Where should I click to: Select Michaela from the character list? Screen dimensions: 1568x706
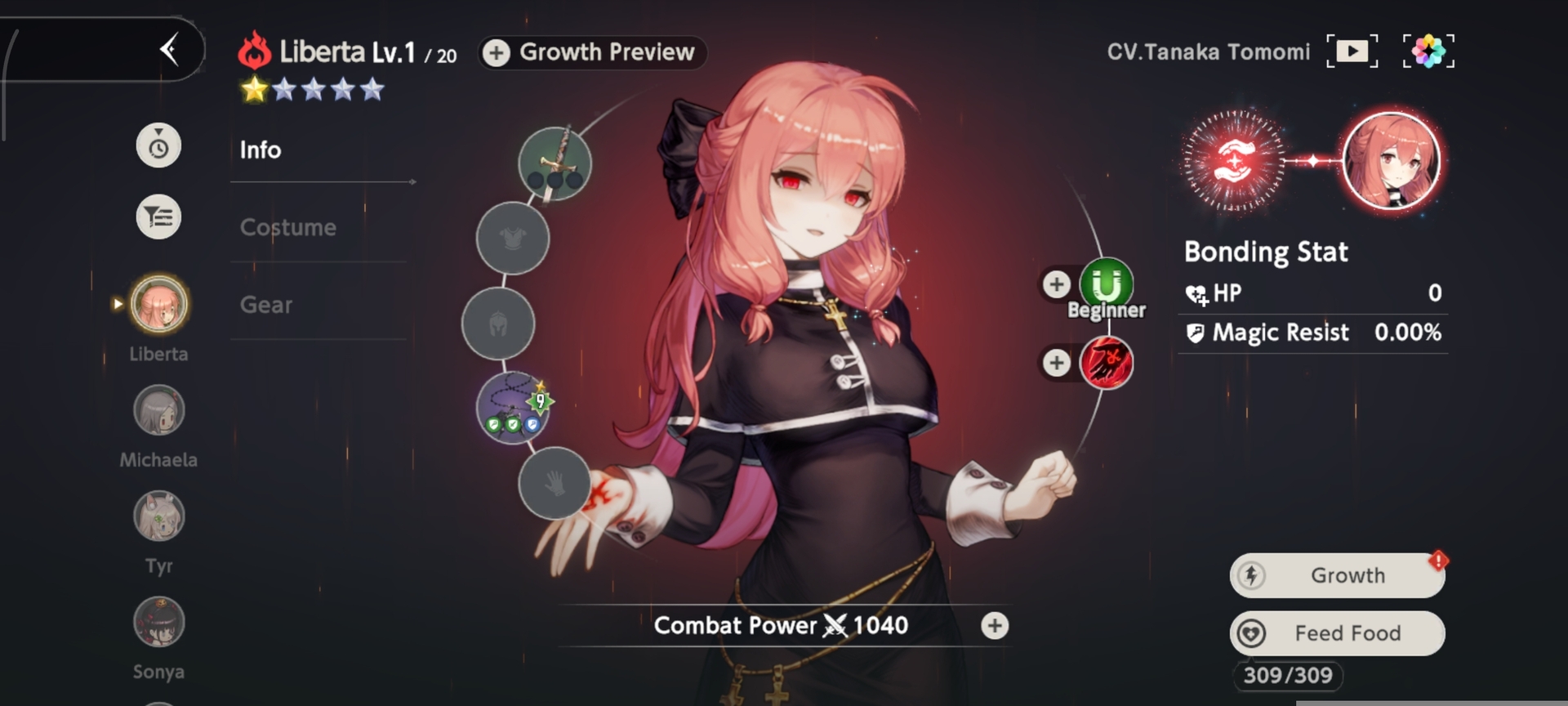158,411
